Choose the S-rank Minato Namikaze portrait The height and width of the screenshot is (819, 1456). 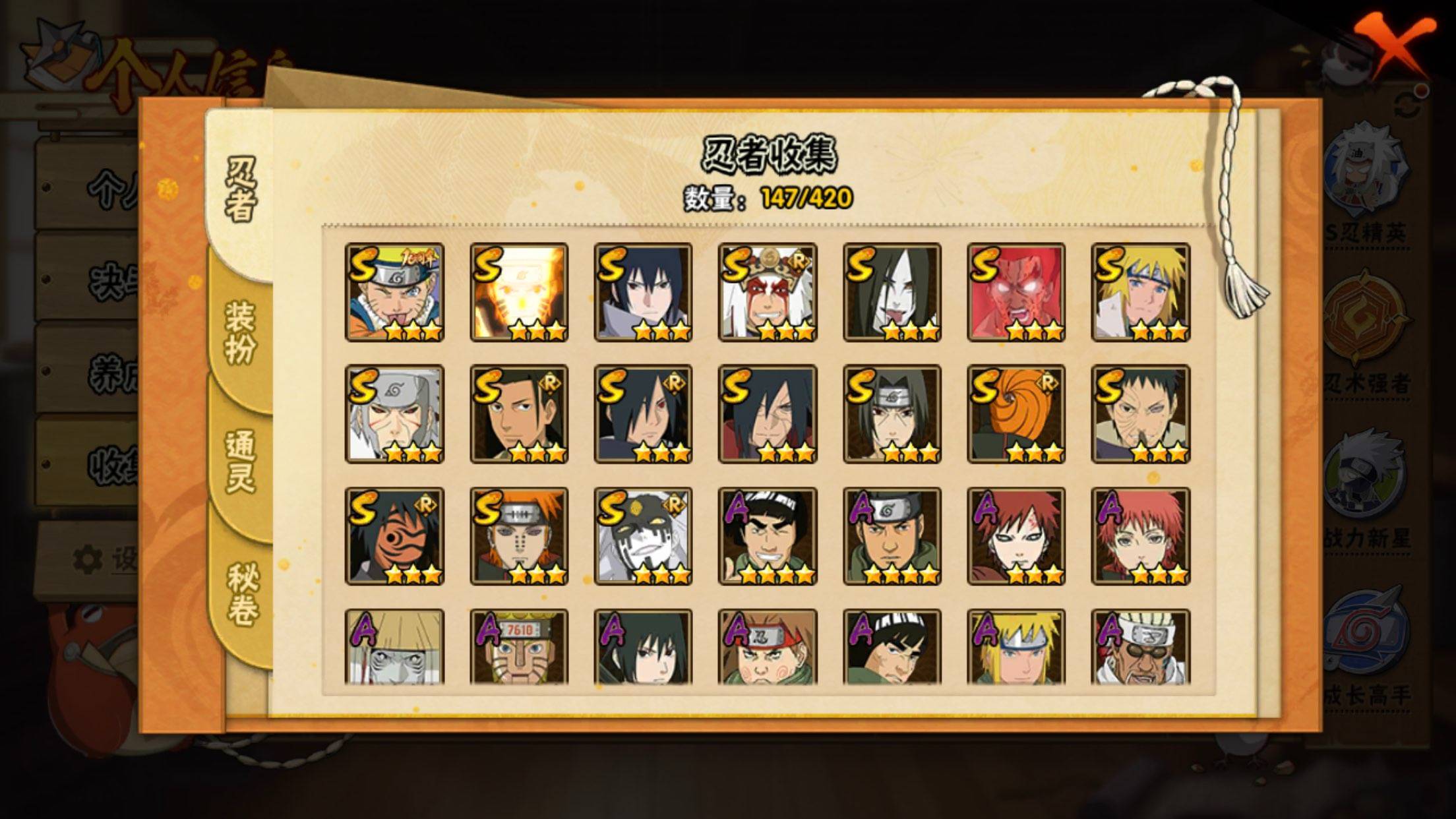1141,292
